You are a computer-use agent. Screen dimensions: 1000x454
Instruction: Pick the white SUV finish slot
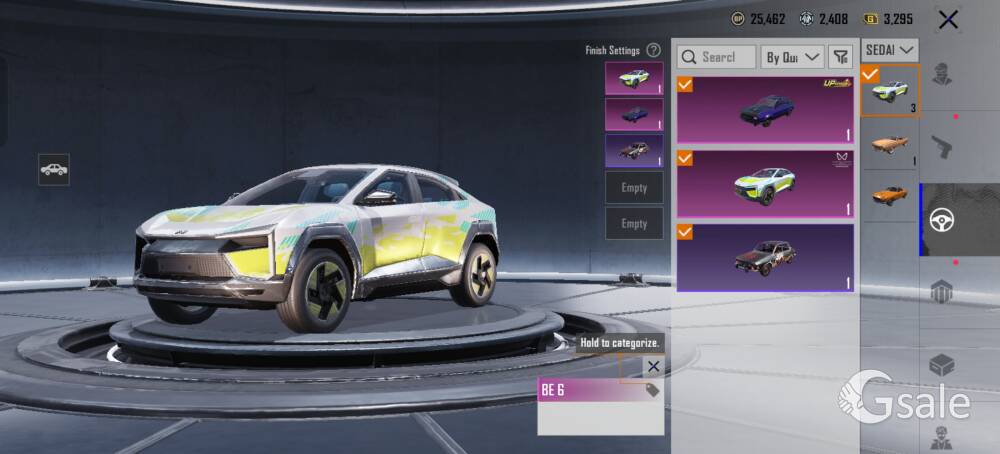(x=634, y=78)
